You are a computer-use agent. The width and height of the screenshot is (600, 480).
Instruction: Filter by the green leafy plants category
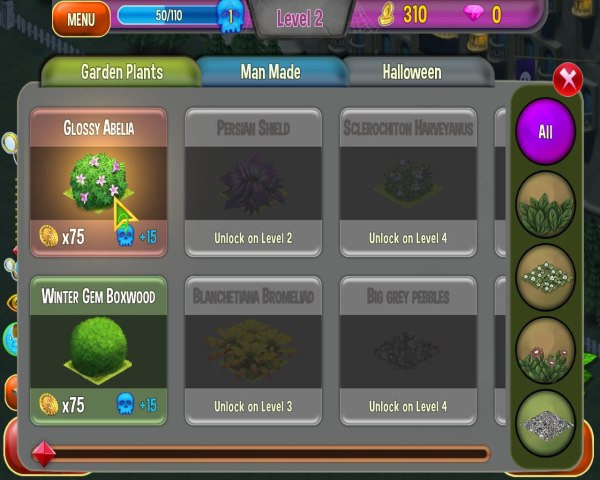point(545,205)
